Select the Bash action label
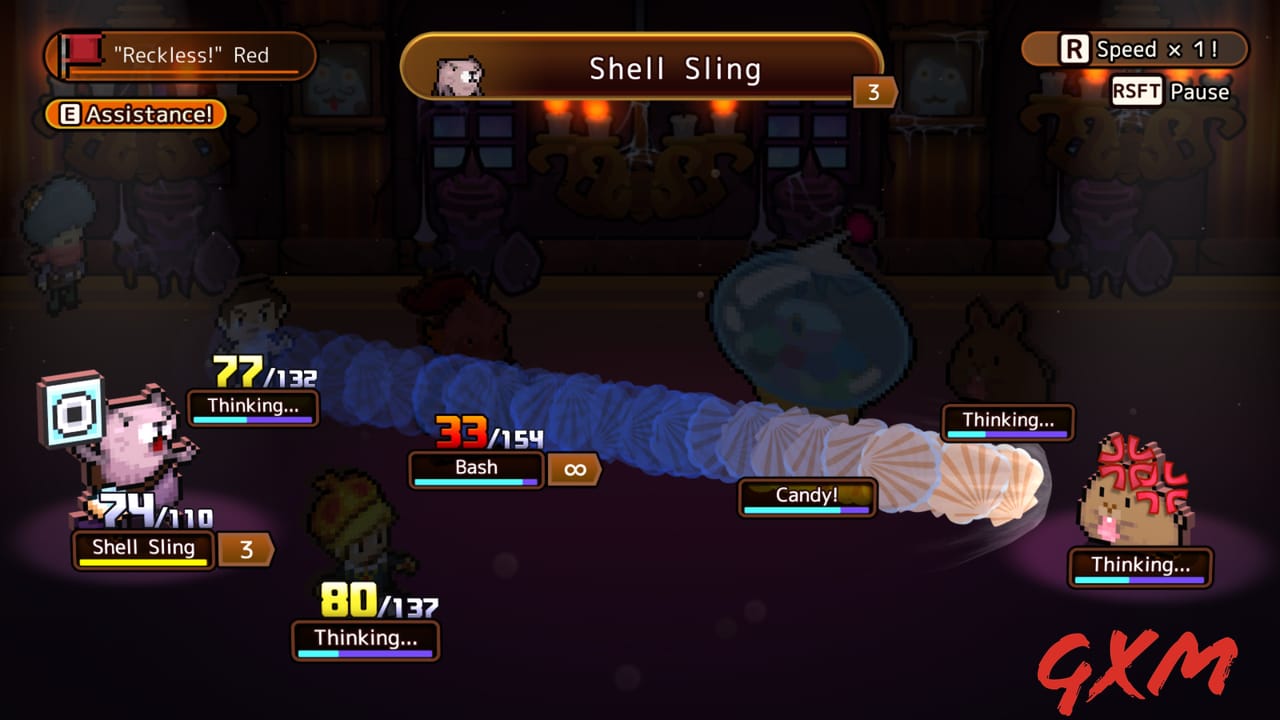This screenshot has height=720, width=1280. click(476, 467)
